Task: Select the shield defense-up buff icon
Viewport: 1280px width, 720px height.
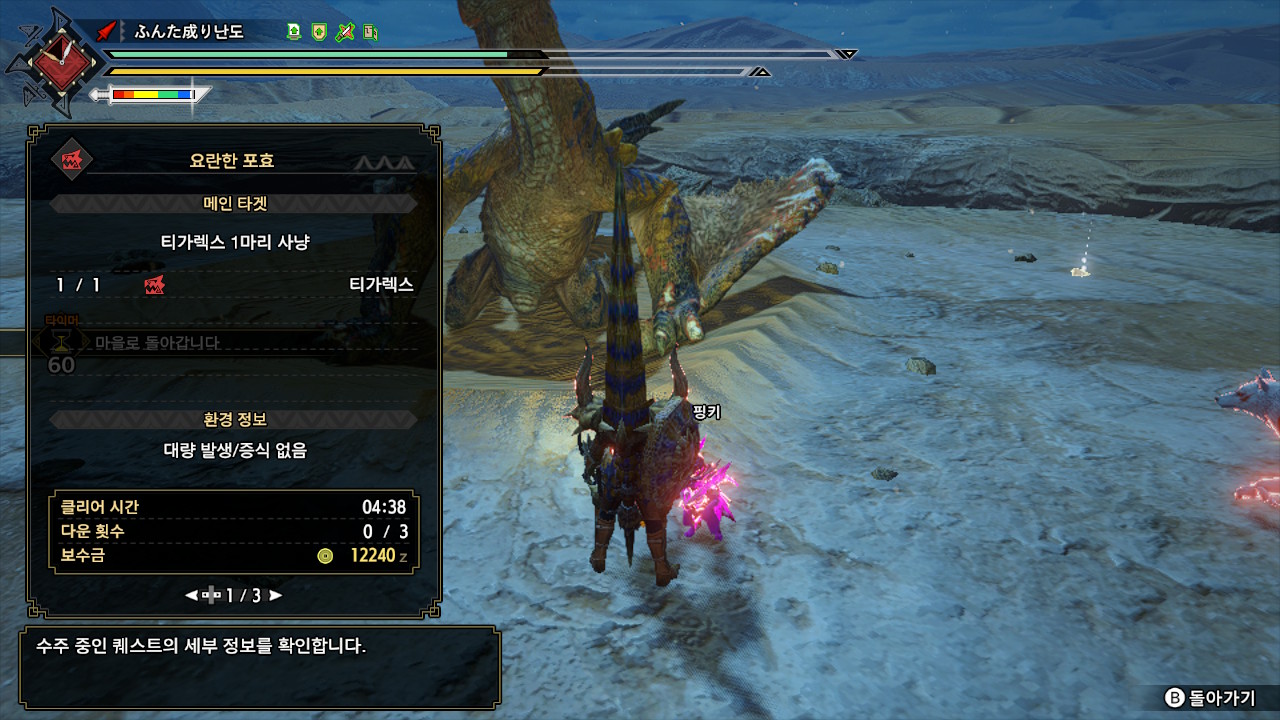Action: click(319, 32)
